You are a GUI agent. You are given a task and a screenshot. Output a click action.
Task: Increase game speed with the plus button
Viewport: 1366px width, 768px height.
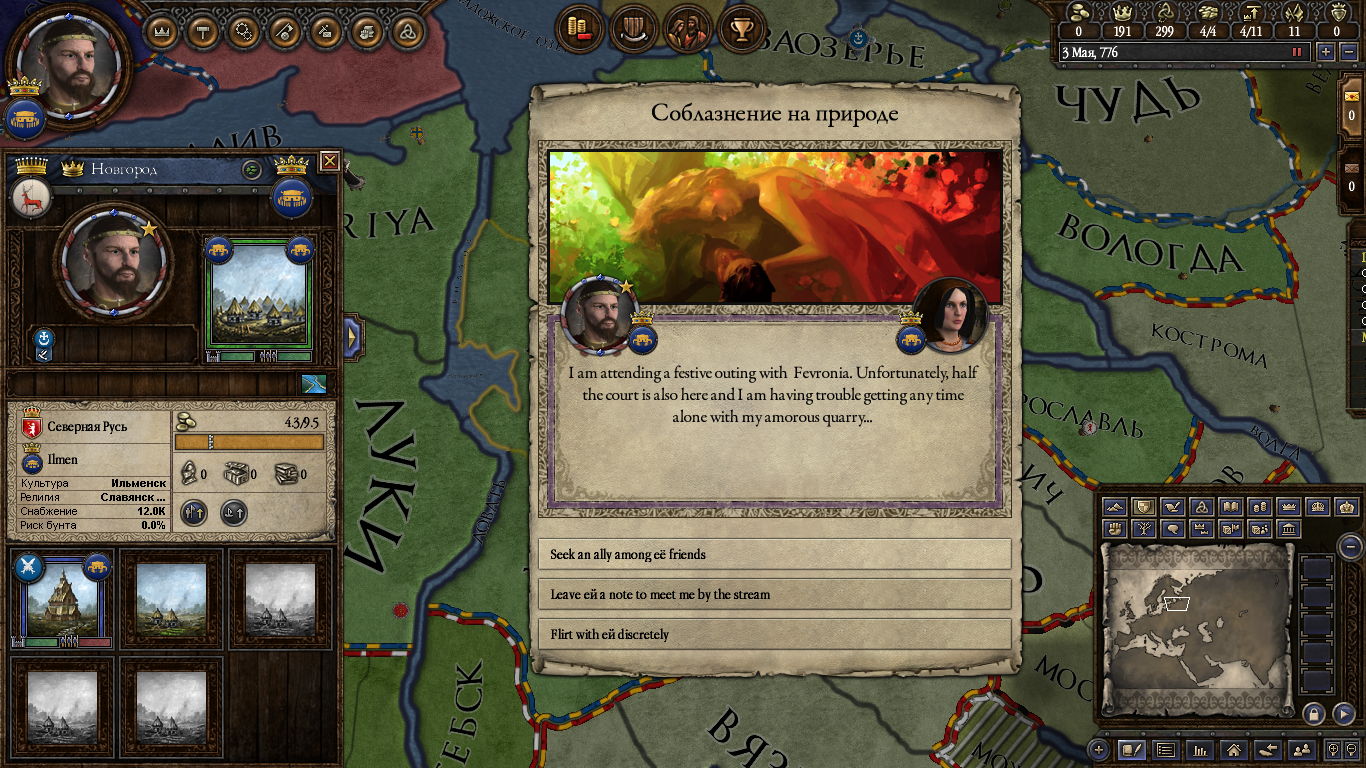point(1326,52)
